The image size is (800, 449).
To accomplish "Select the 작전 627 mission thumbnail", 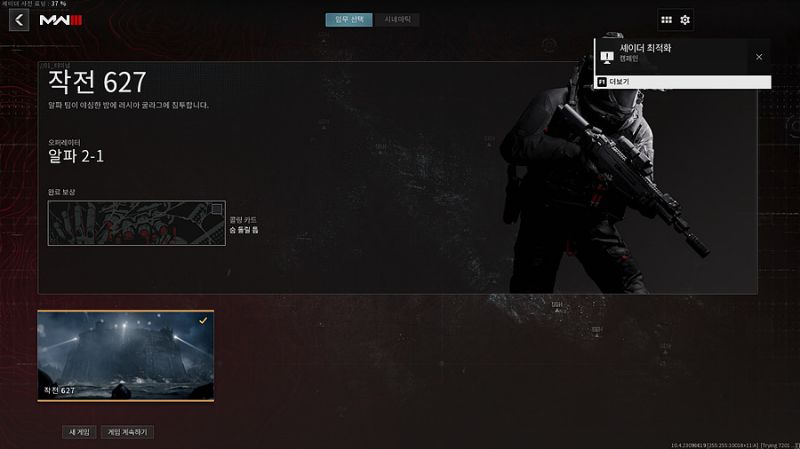I will pyautogui.click(x=125, y=355).
